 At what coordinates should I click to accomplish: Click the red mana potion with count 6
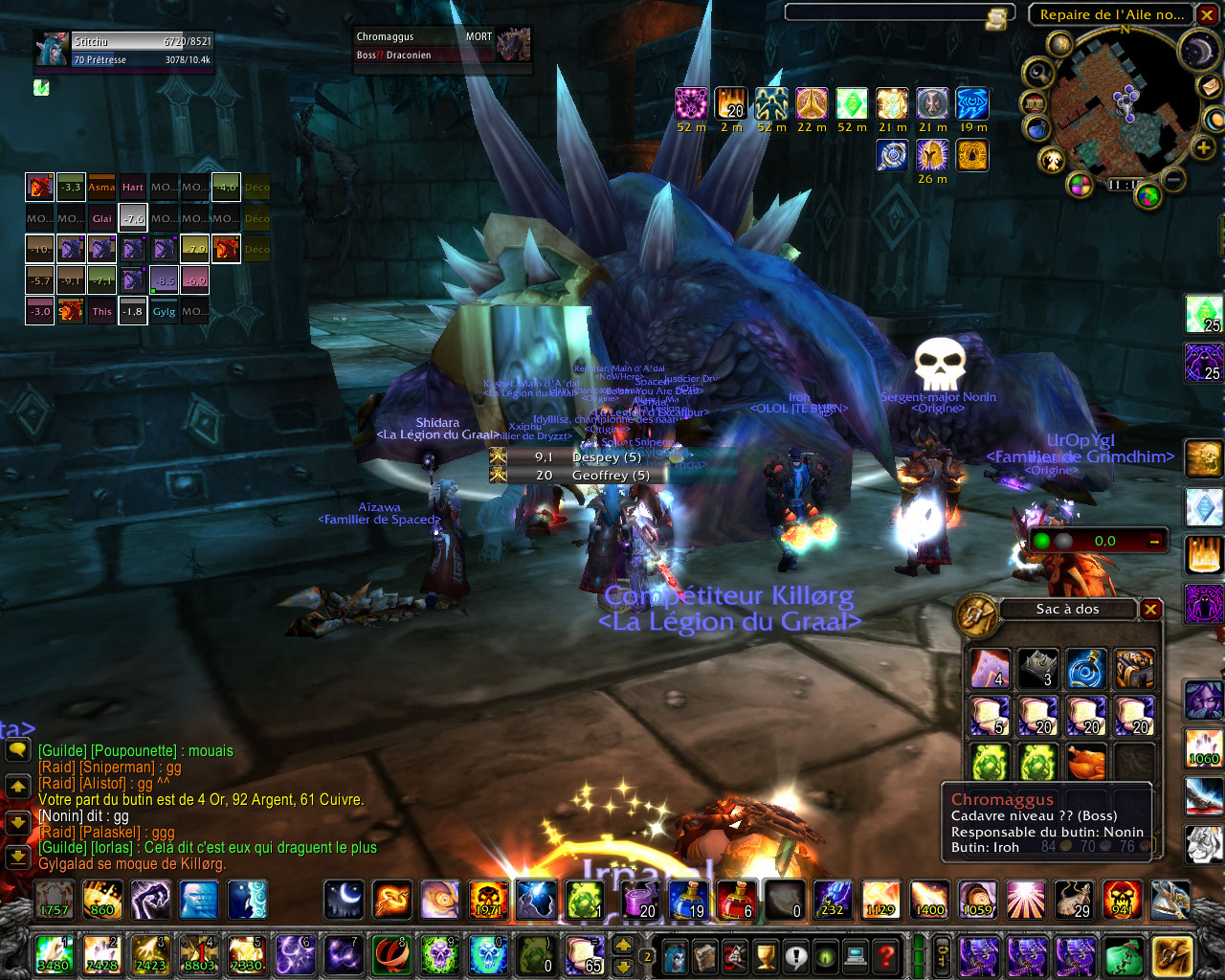coord(737,900)
